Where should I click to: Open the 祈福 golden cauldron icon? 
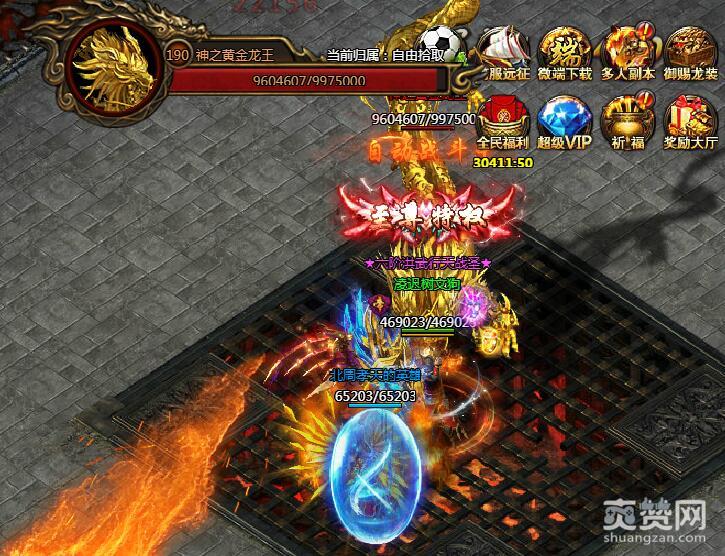[x=627, y=122]
